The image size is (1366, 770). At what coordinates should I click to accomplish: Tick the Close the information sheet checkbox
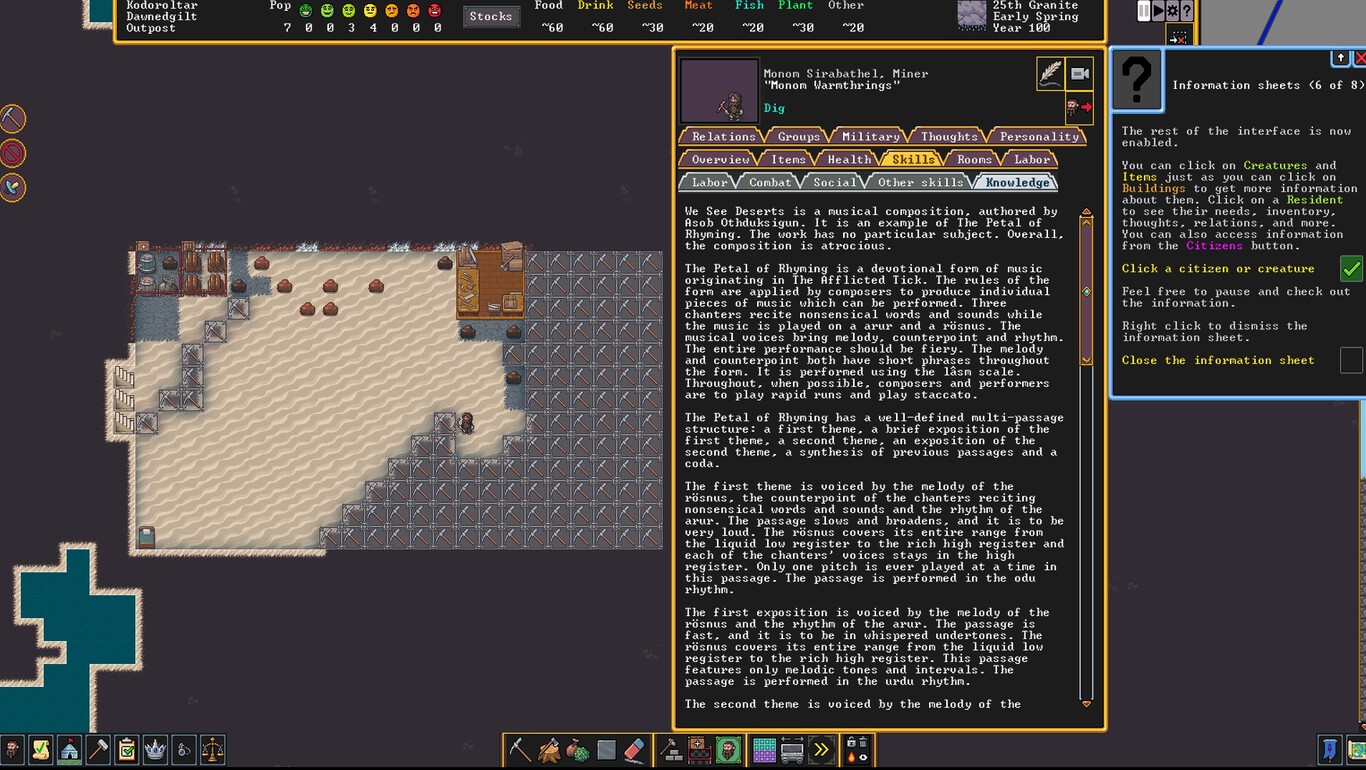1351,360
